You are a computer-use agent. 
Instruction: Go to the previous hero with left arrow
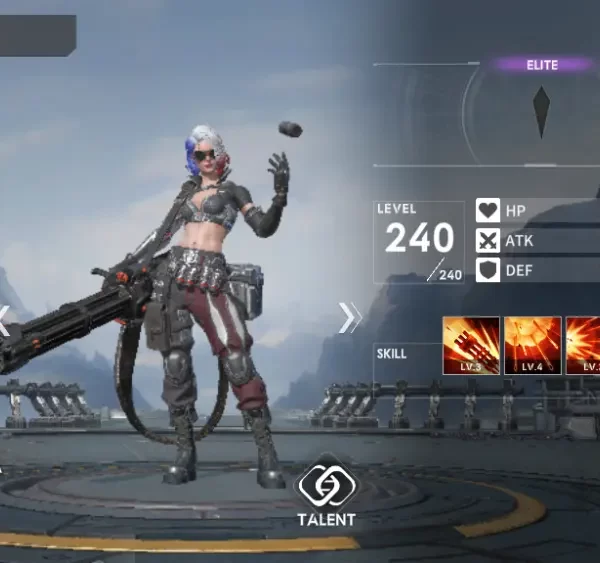pyautogui.click(x=4, y=320)
